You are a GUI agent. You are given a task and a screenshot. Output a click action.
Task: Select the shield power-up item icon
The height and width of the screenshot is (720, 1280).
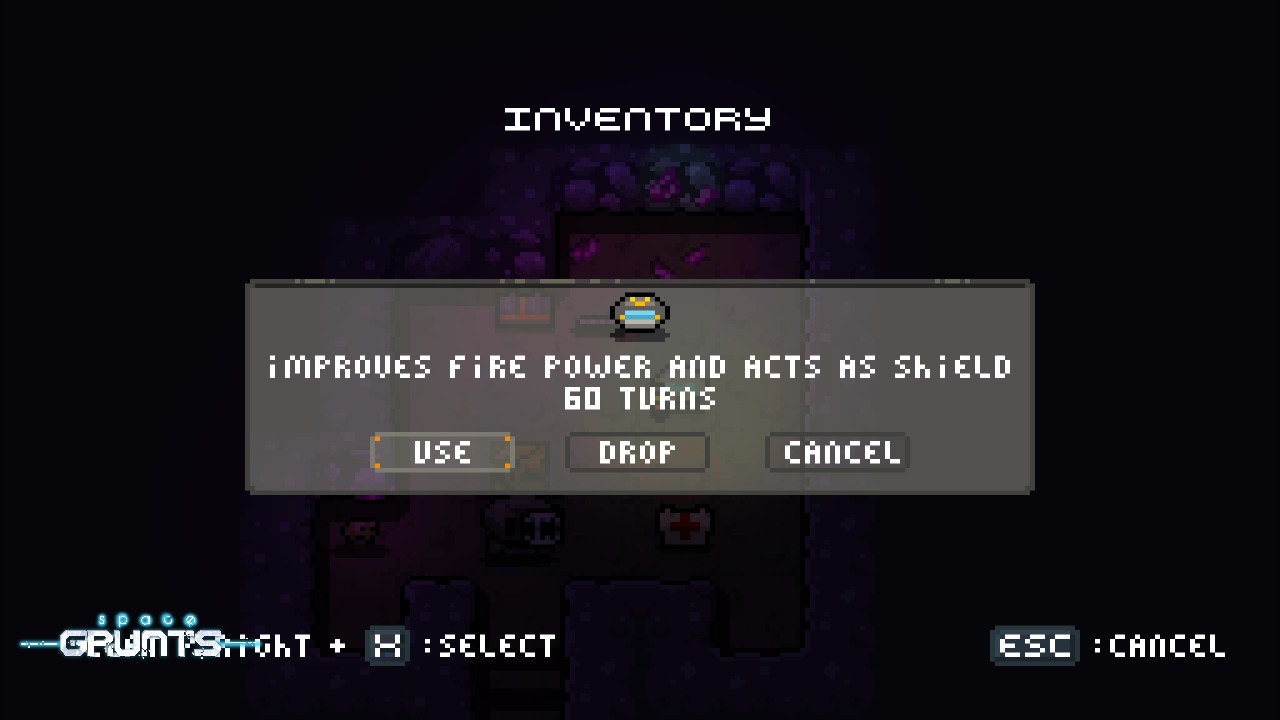(640, 313)
